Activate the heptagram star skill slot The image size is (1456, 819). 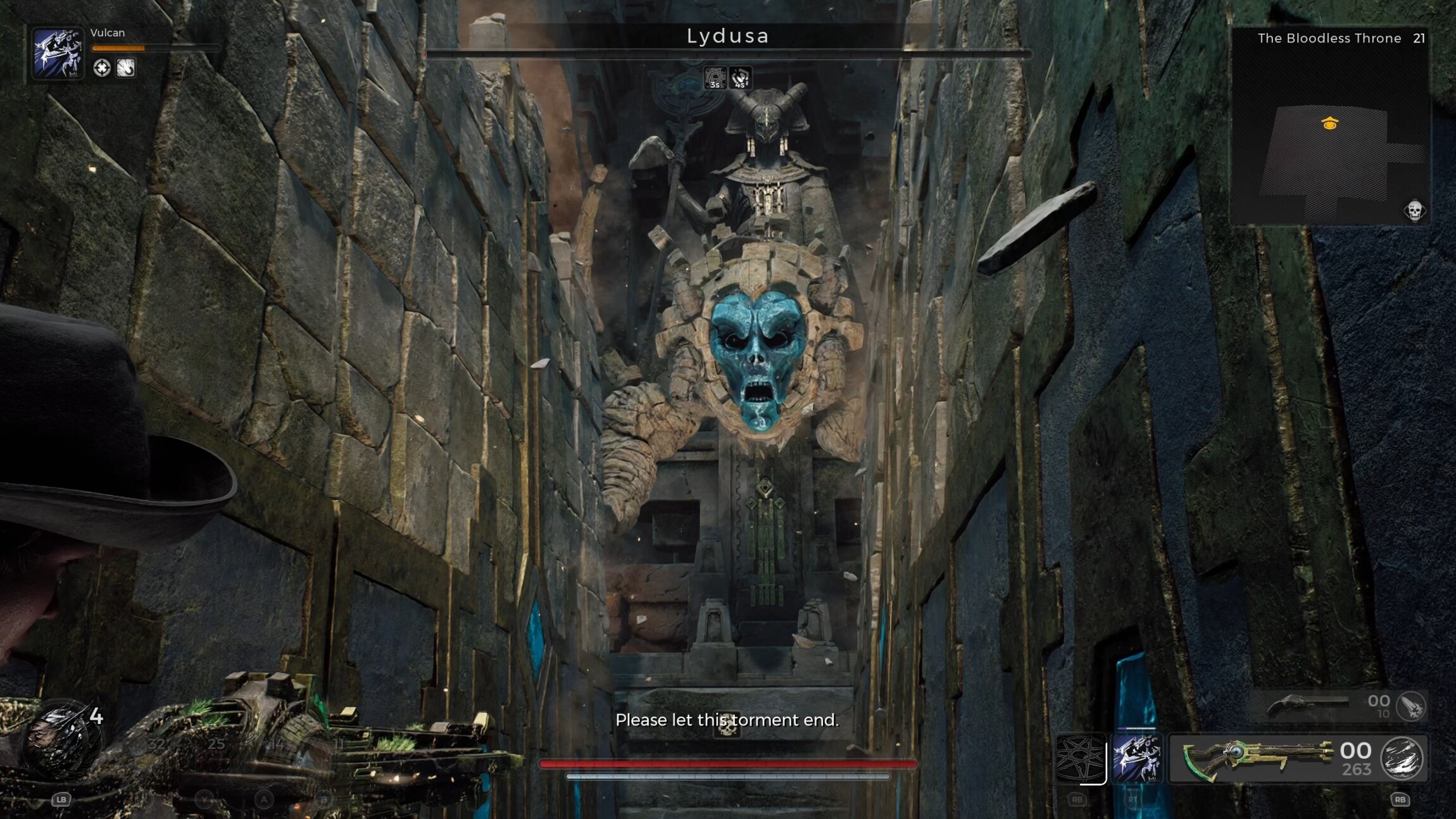point(1080,758)
